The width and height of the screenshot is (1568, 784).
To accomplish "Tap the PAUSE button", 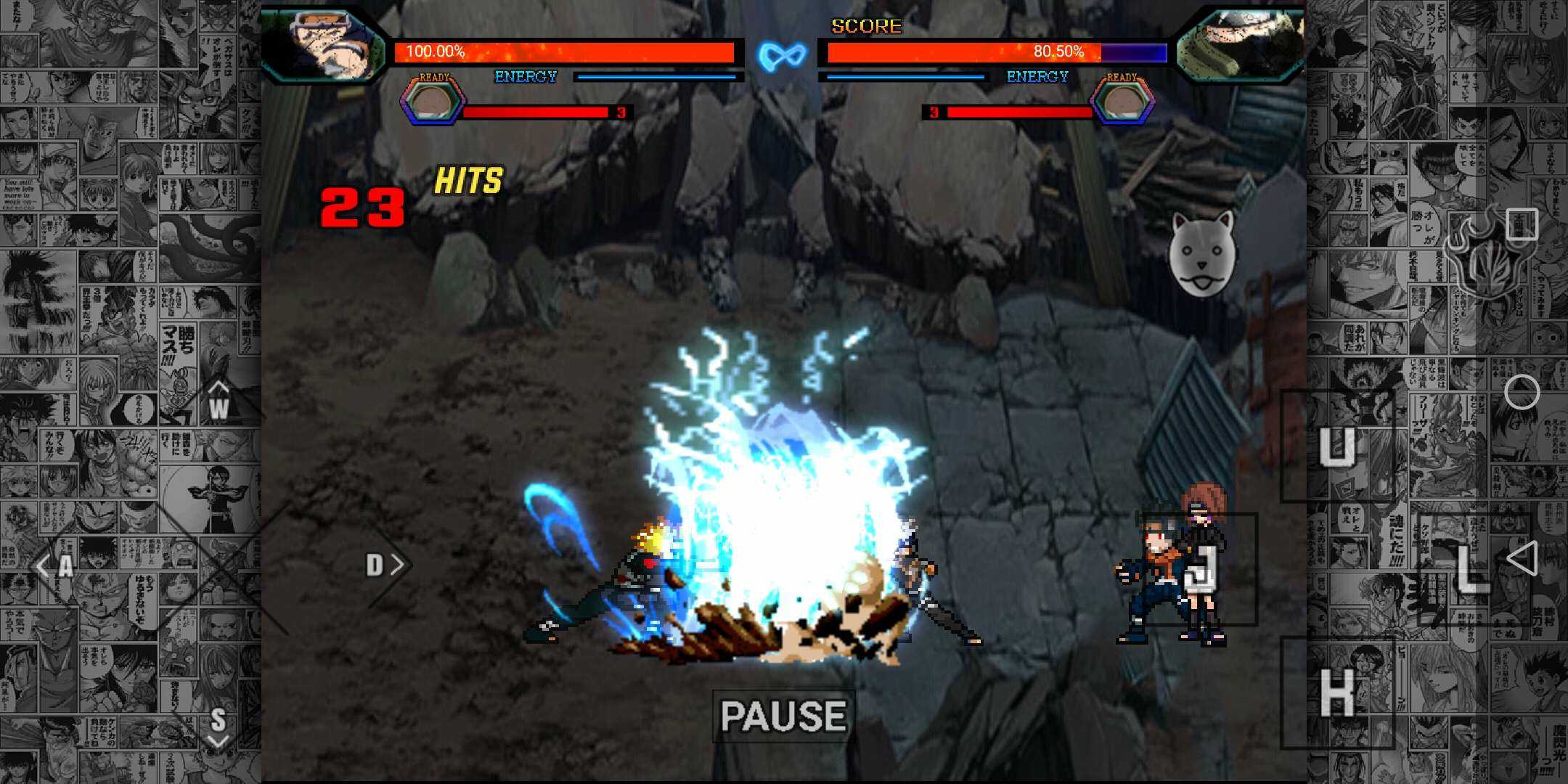I will tap(783, 716).
